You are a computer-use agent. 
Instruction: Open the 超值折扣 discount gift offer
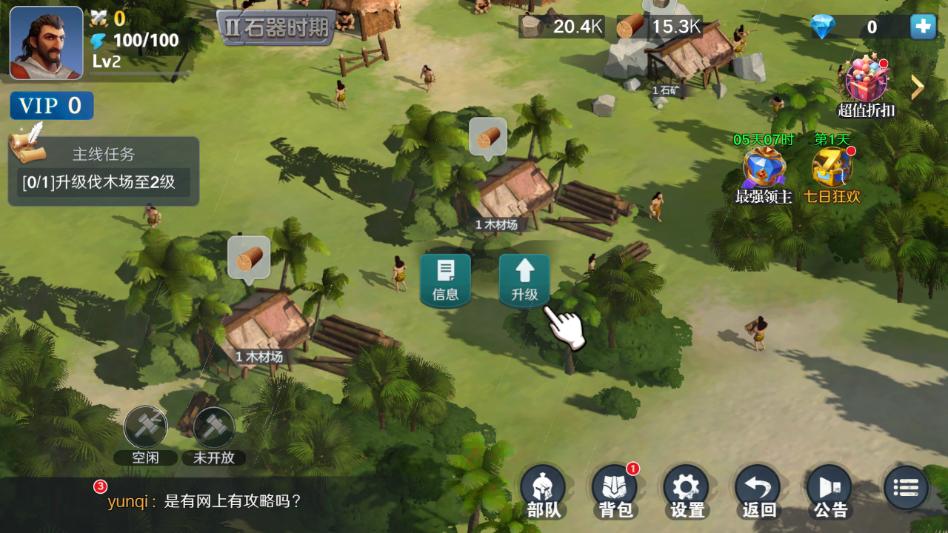866,86
